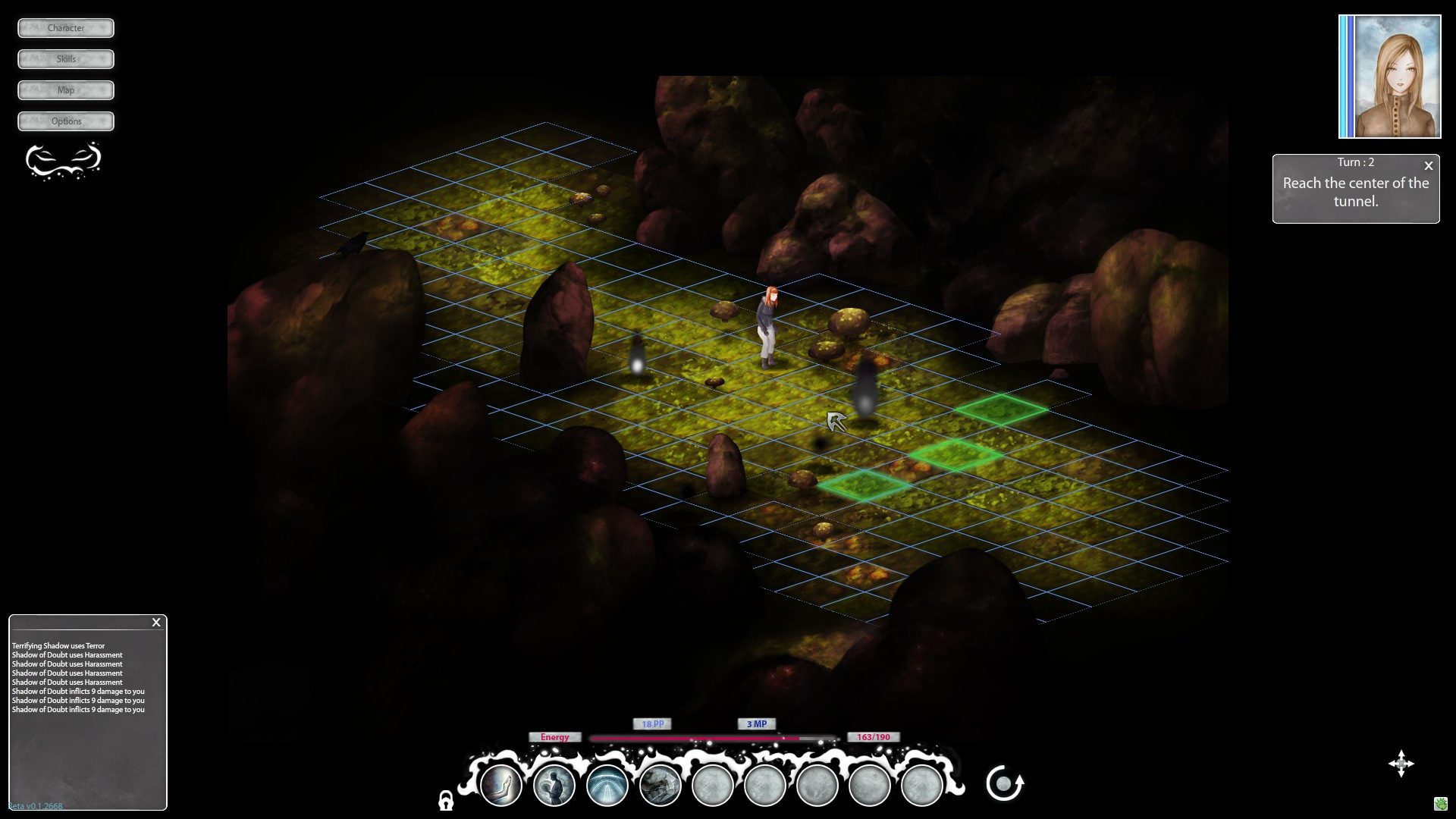Open the Character menu
This screenshot has width=1456, height=819.
pos(66,28)
